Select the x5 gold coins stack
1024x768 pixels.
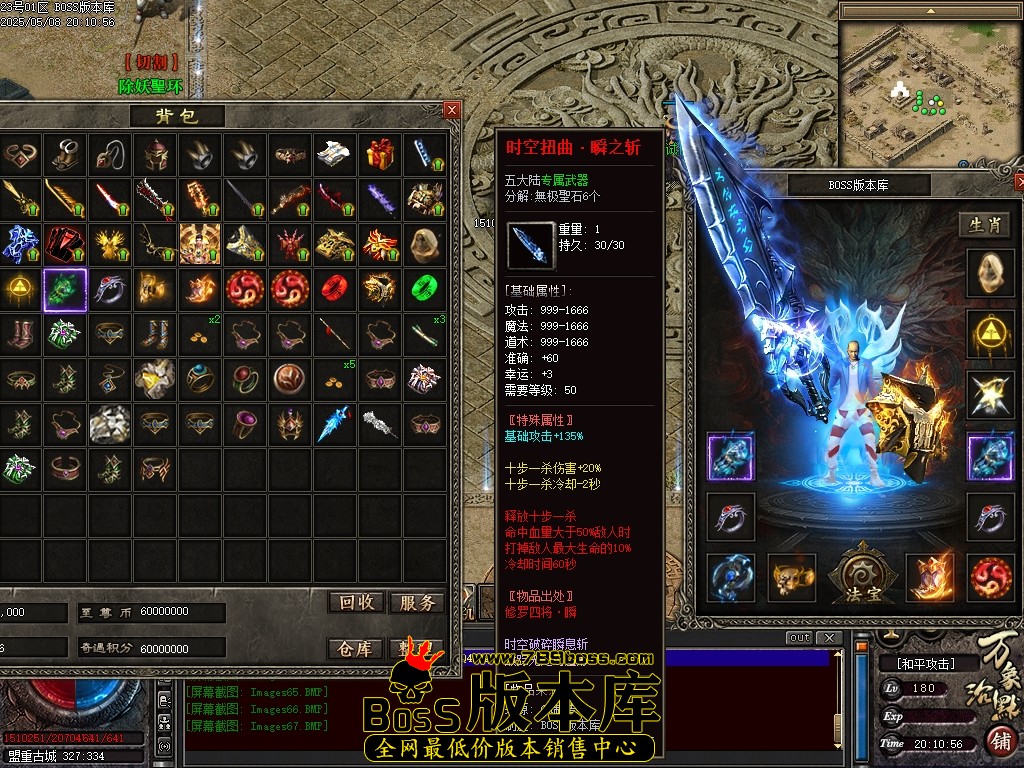333,379
